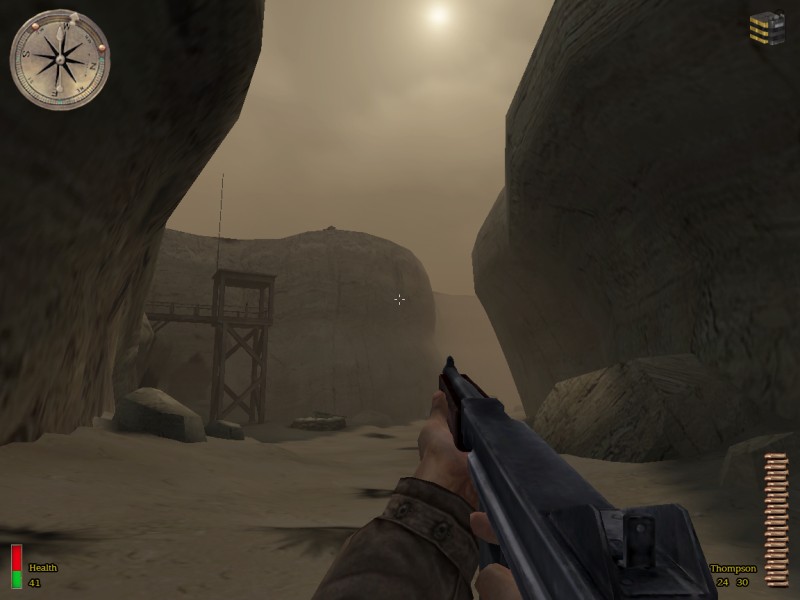The image size is (800, 600).
Task: Select the stacked crates objective icon
Action: tap(767, 28)
